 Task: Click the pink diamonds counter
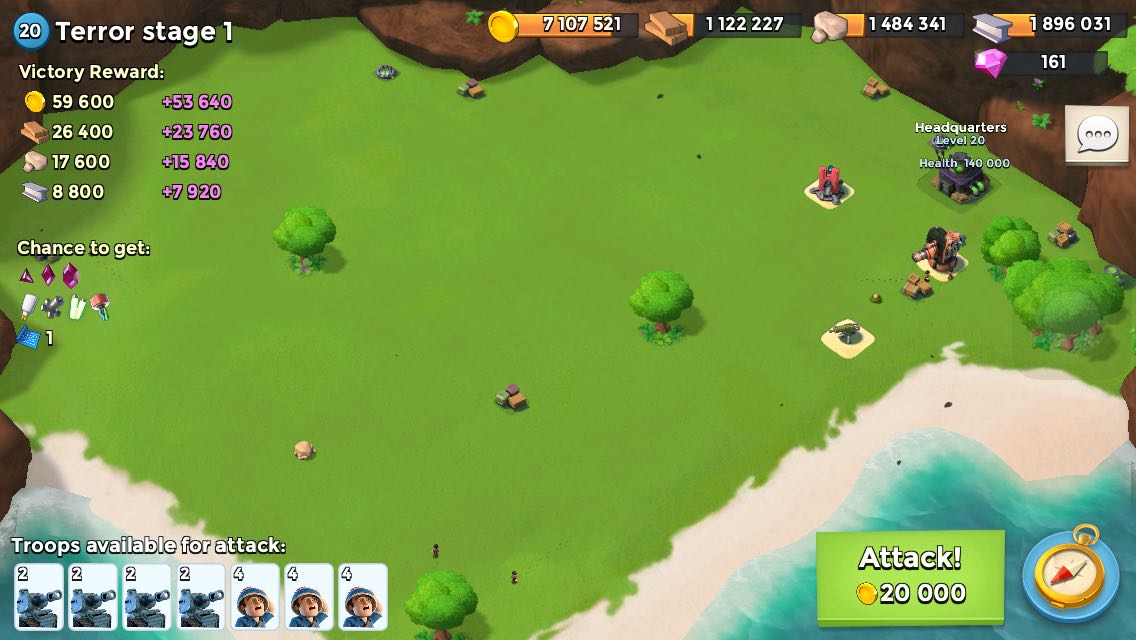[1040, 62]
